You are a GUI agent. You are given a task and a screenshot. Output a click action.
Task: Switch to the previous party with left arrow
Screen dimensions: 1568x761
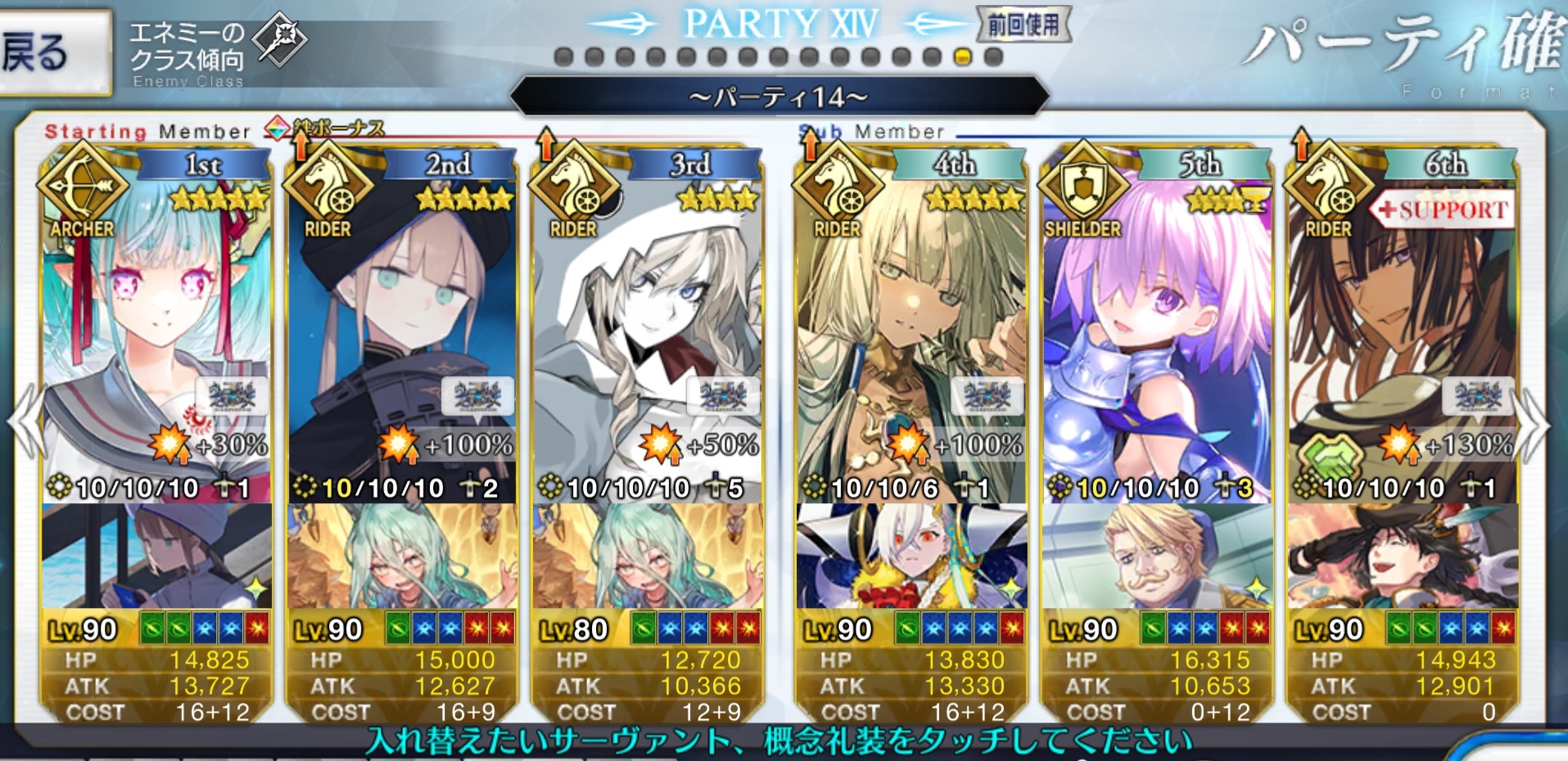pos(25,421)
